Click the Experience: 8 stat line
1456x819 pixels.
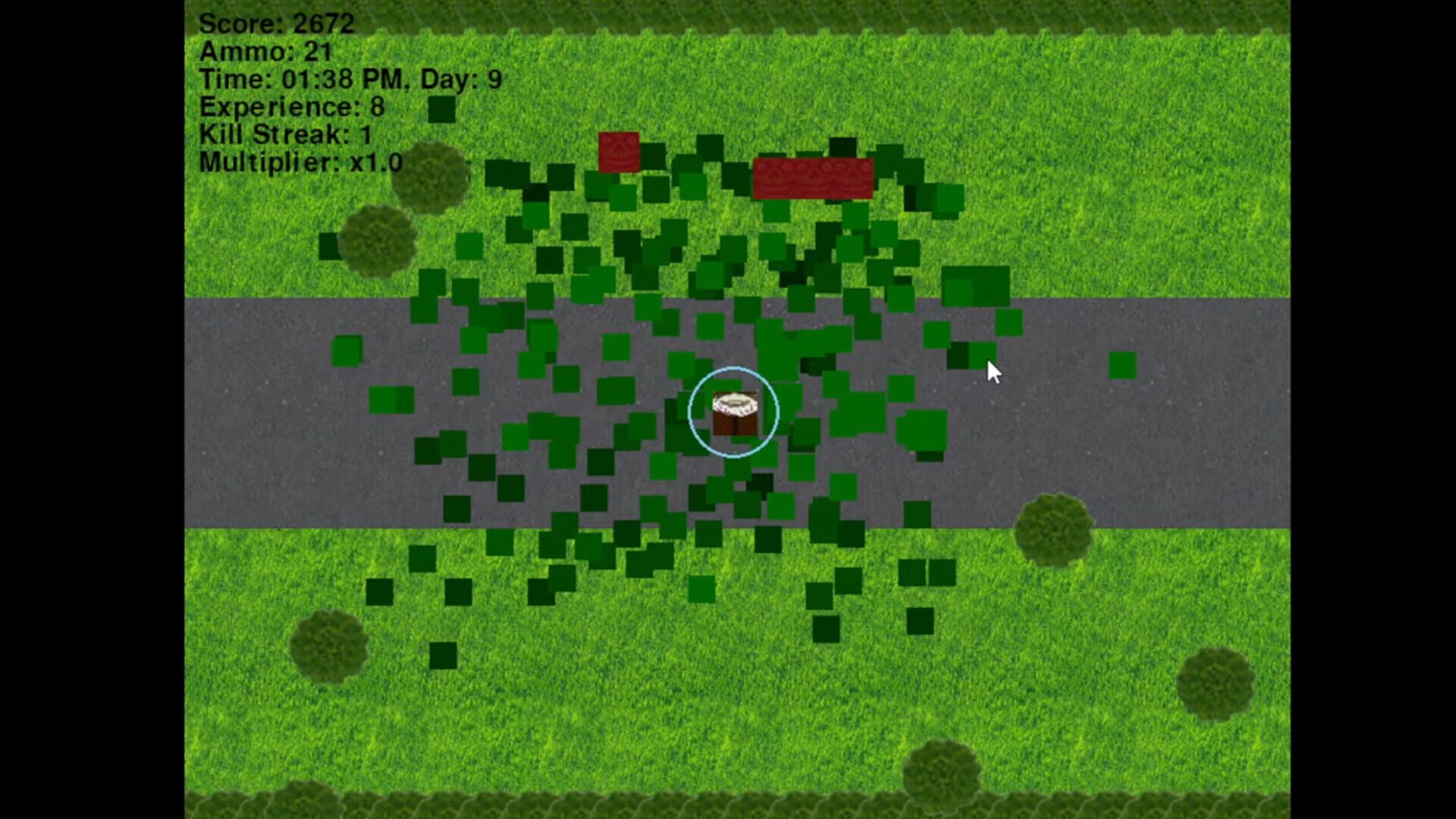tap(292, 106)
